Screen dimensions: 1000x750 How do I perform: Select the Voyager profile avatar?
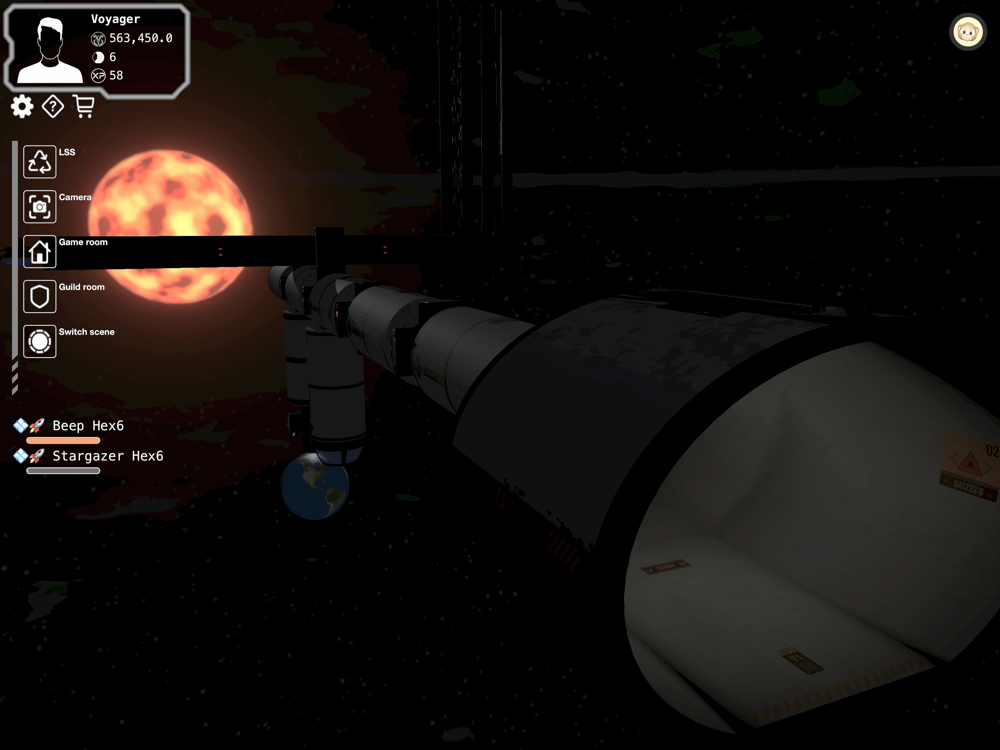pos(50,50)
